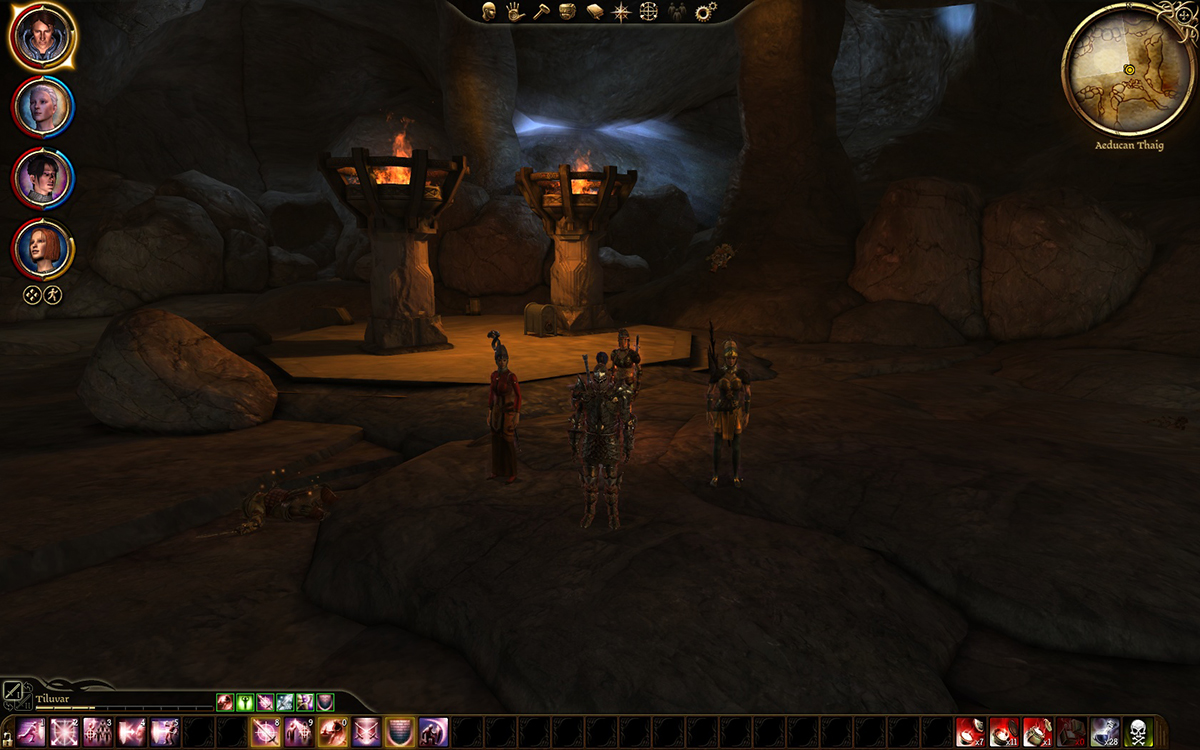Viewport: 1200px width, 750px height.
Task: Open the game menu gears icon
Action: [706, 12]
